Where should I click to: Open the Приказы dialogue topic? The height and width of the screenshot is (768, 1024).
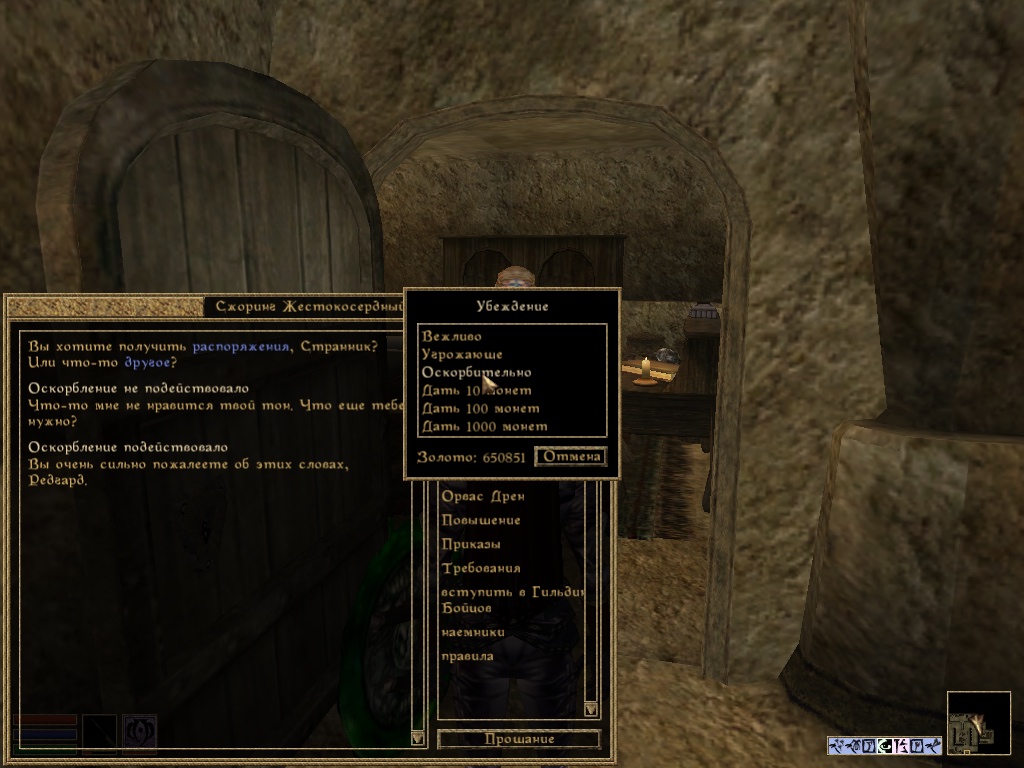(x=471, y=545)
